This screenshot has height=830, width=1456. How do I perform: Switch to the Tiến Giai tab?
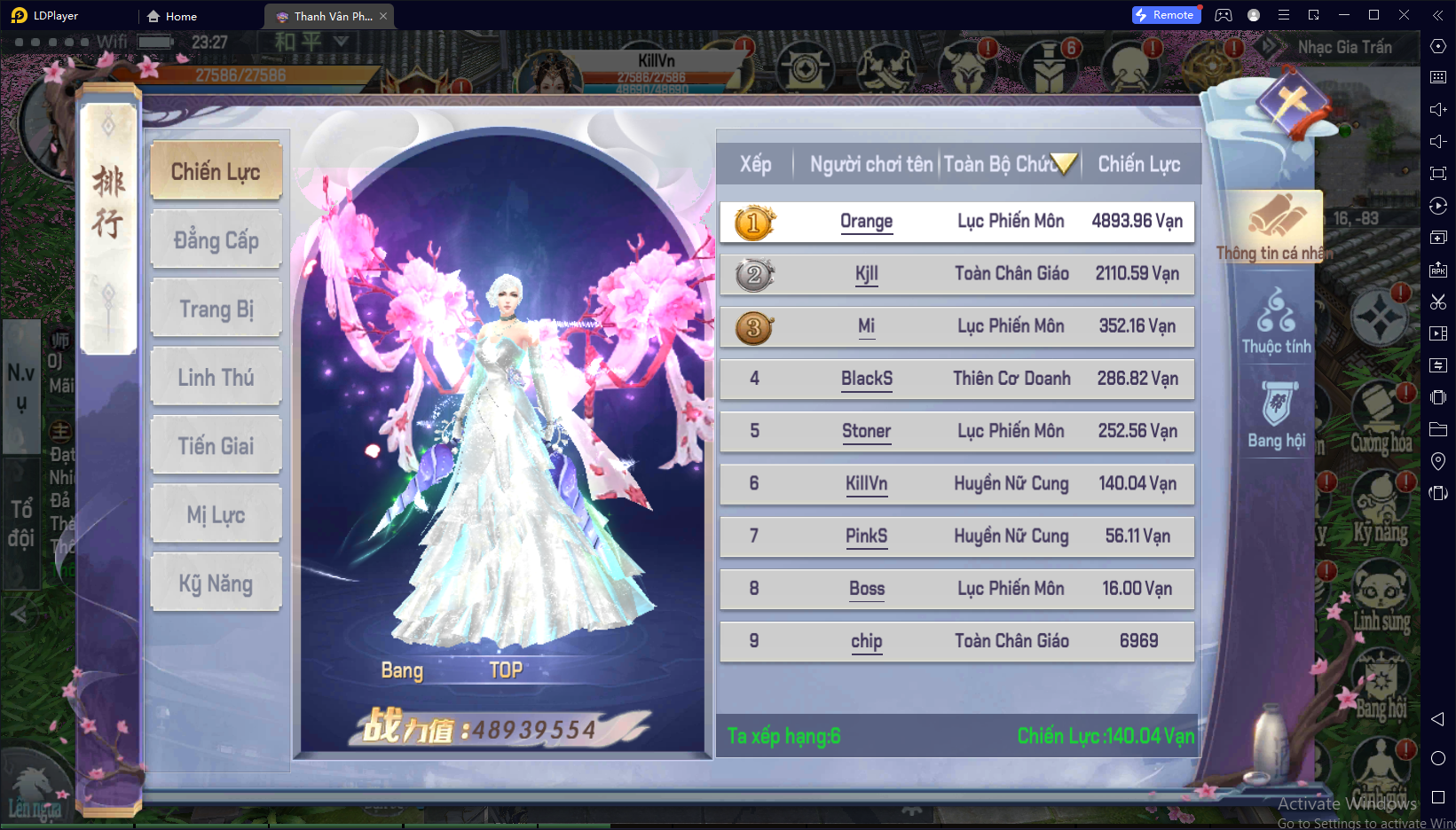click(216, 446)
